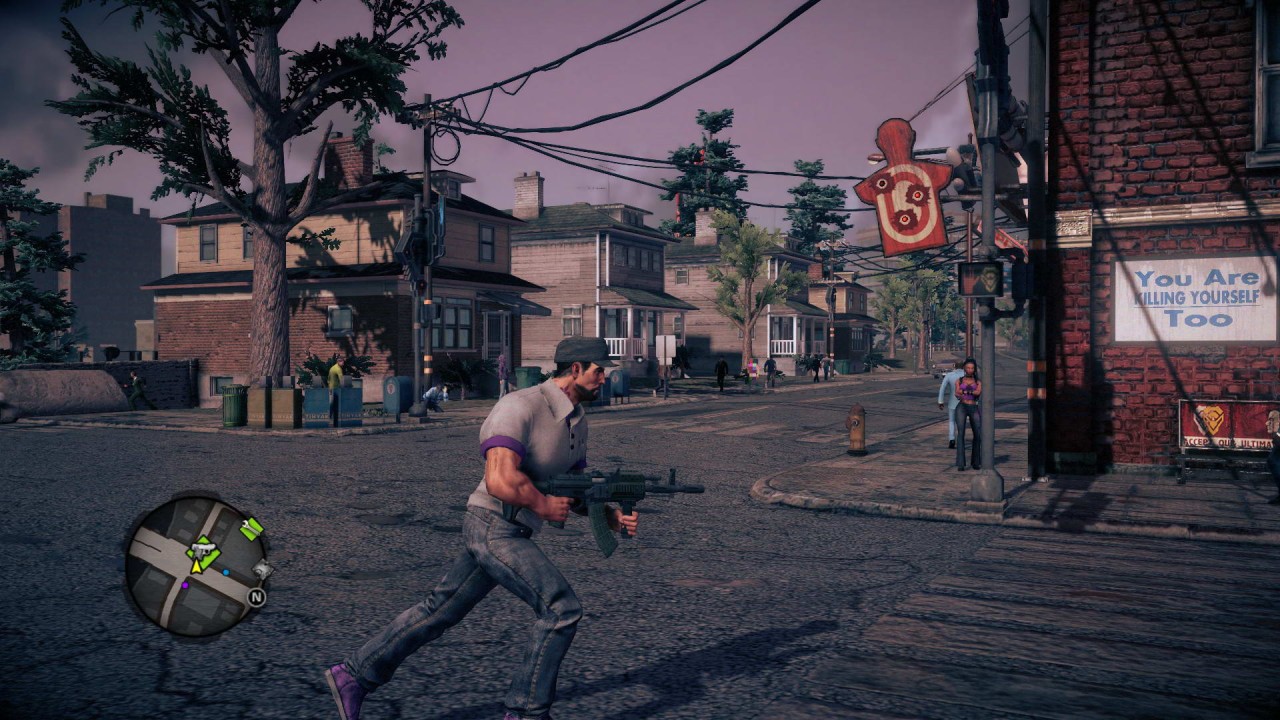Viewport: 1280px width, 720px height.
Task: Select the gray diamond marker on minimap edge
Action: tap(262, 570)
